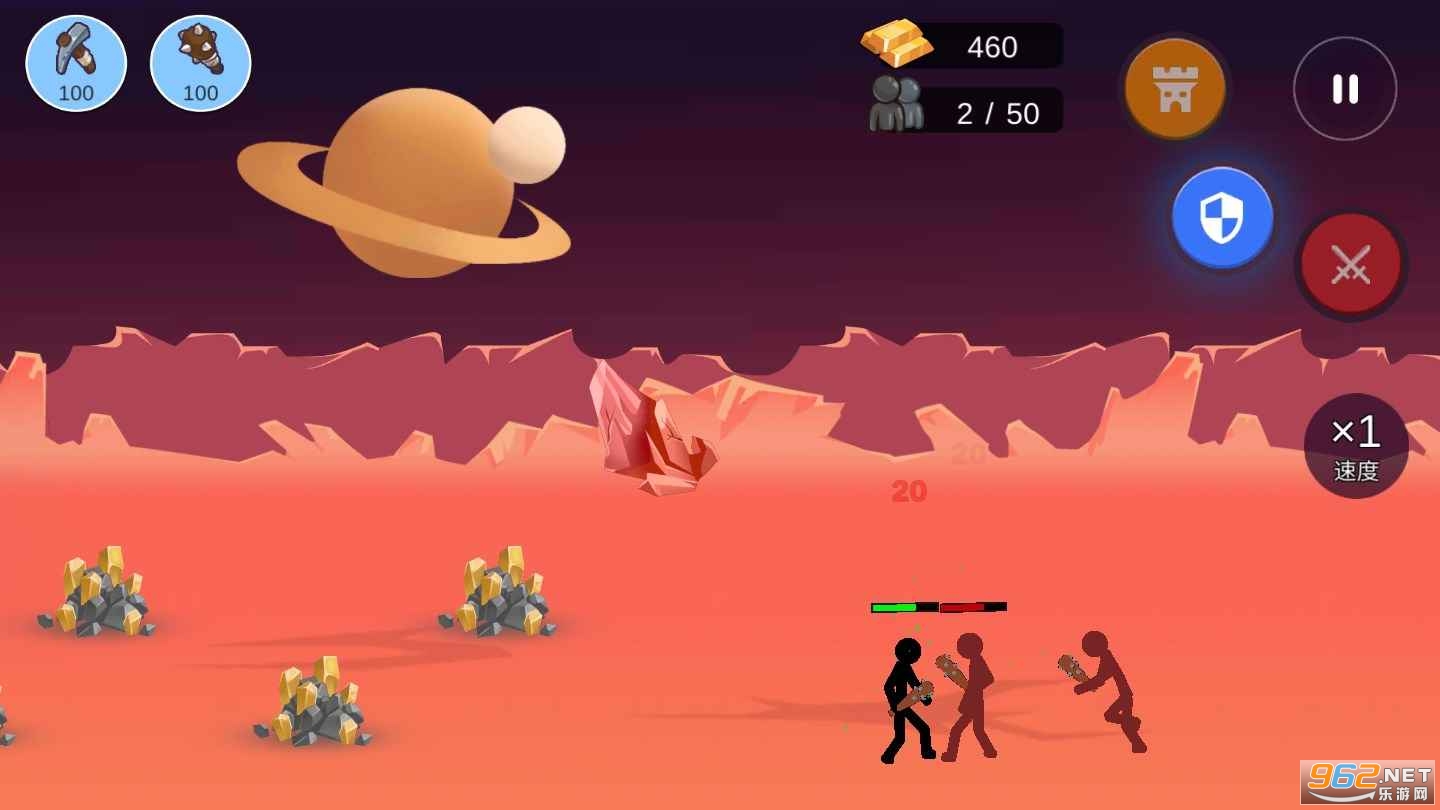The image size is (1440, 810).
Task: Toggle the ×1 game speed button
Action: pos(1356,446)
